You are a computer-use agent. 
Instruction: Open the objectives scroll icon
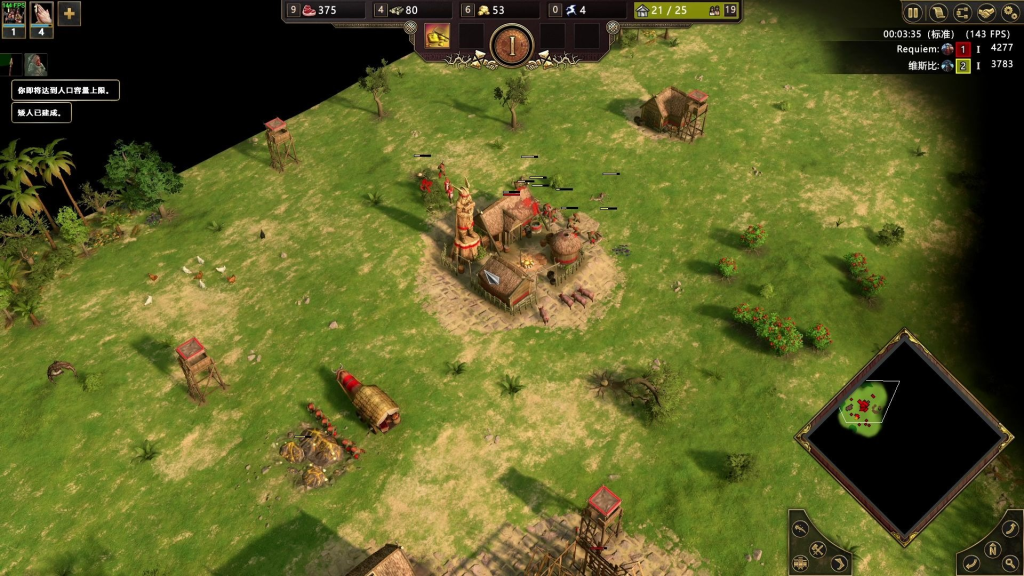pyautogui.click(x=938, y=13)
